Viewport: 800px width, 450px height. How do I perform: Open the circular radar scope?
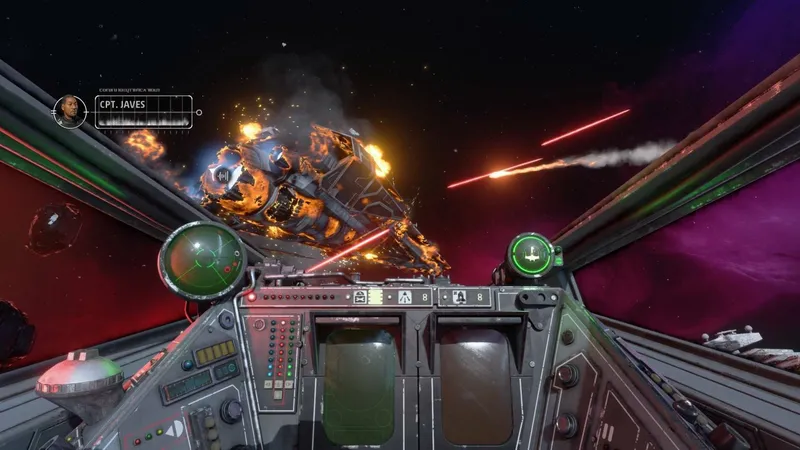201,260
